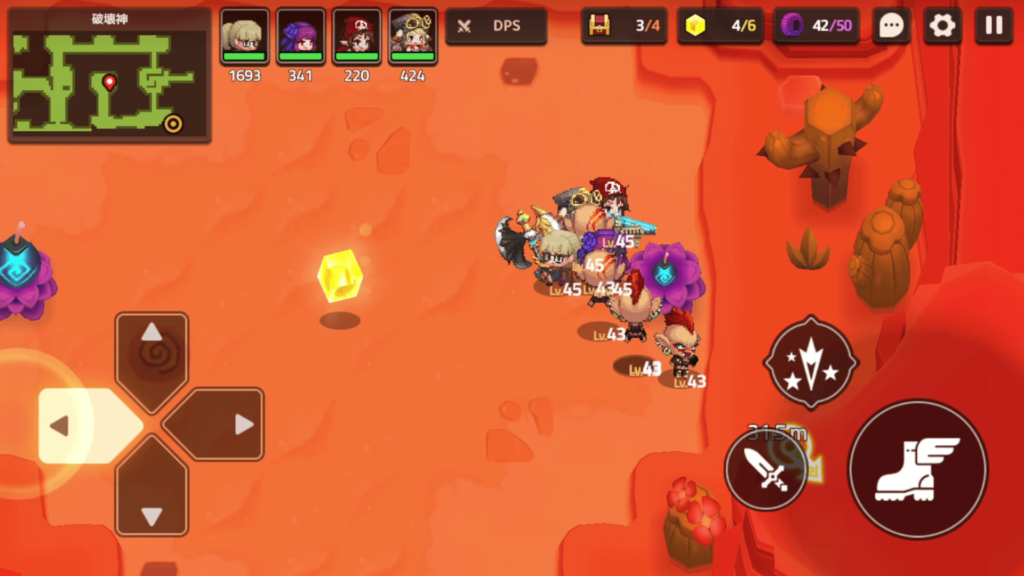Open the gear settings menu
This screenshot has height=576, width=1024.
(942, 26)
